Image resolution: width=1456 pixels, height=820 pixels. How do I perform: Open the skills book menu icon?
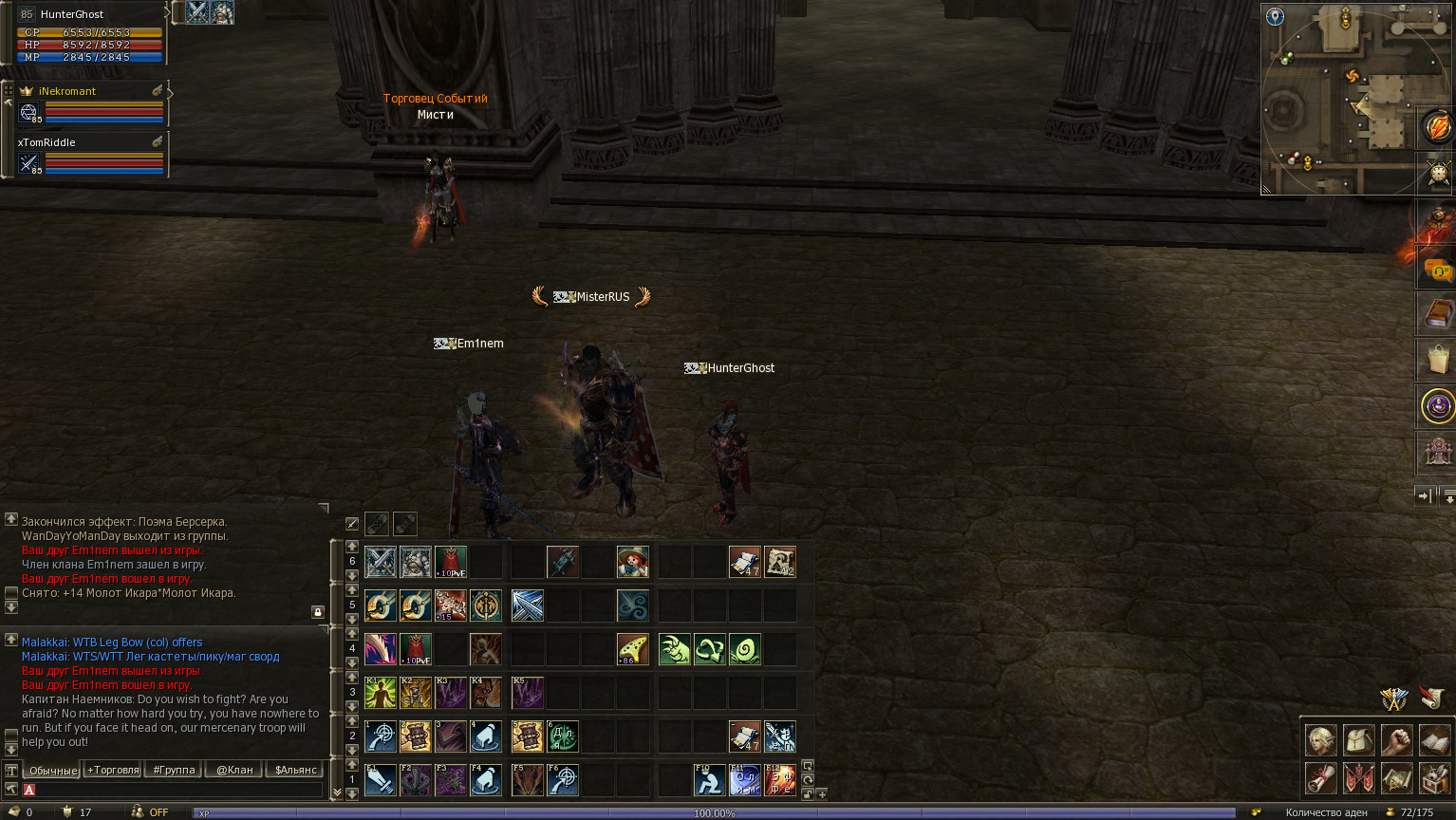1434,739
